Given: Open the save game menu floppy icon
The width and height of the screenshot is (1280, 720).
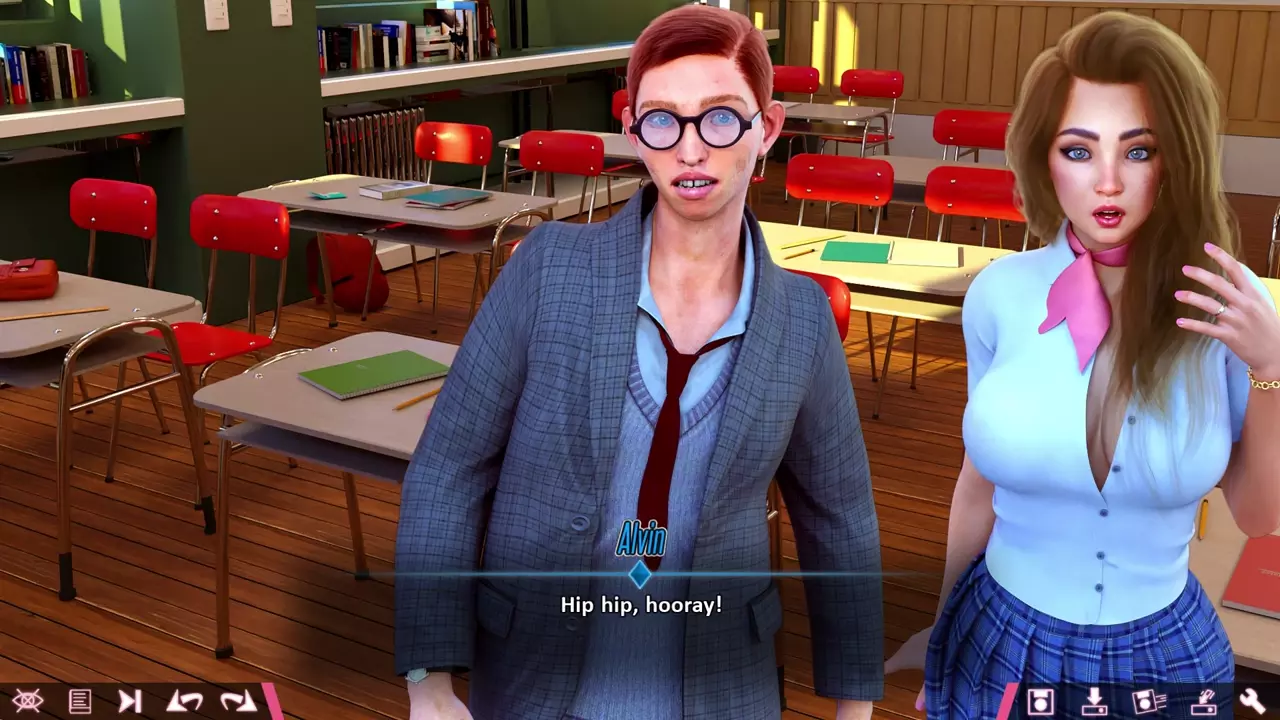Looking at the screenshot, I should (x=1041, y=701).
